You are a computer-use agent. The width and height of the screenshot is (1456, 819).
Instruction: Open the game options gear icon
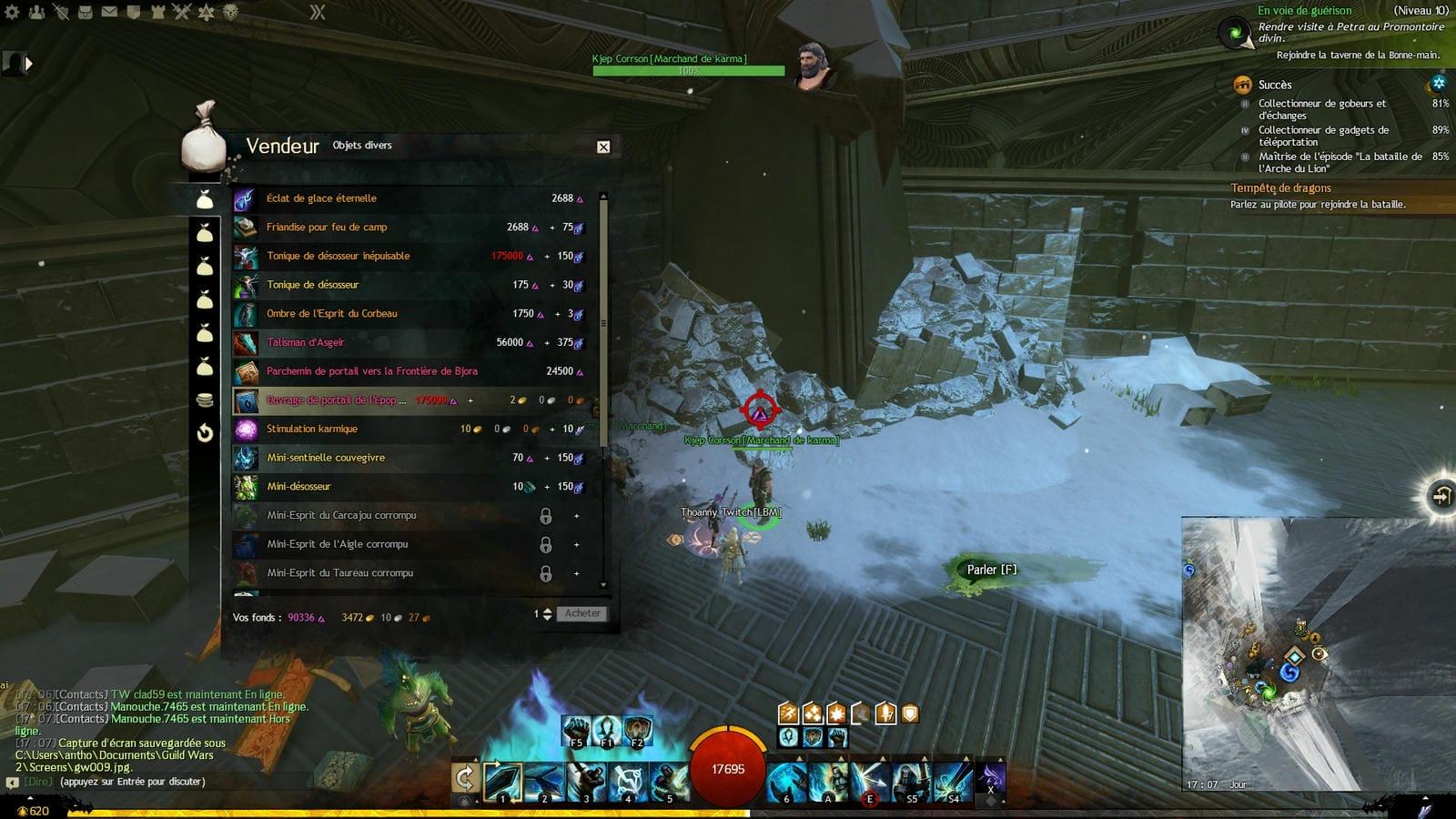12,12
